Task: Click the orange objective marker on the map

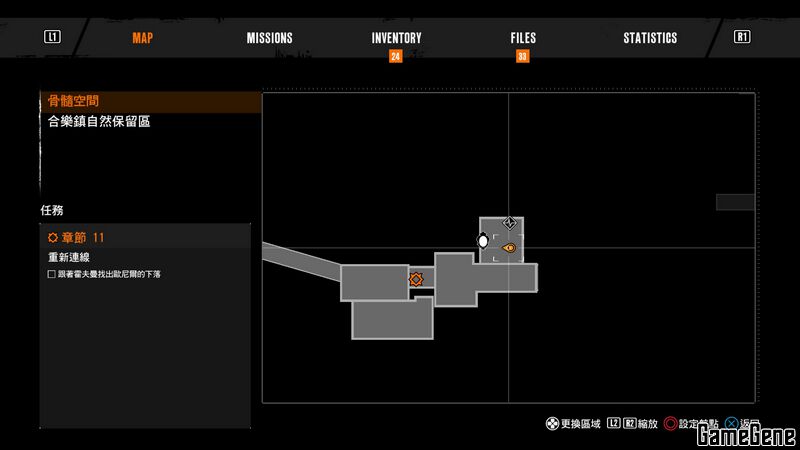Action: (x=416, y=280)
